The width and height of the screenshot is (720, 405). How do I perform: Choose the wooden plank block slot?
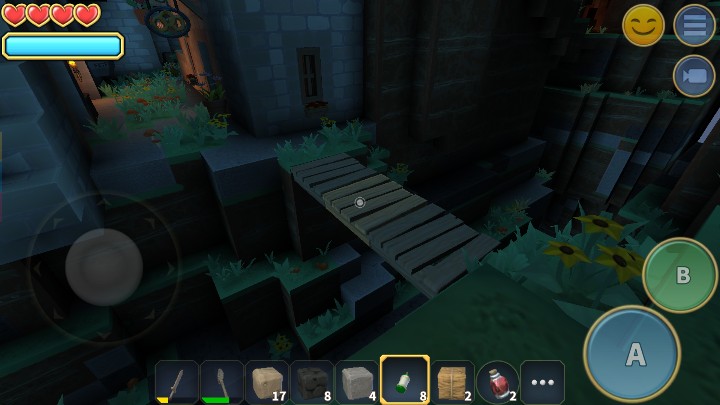pos(452,382)
